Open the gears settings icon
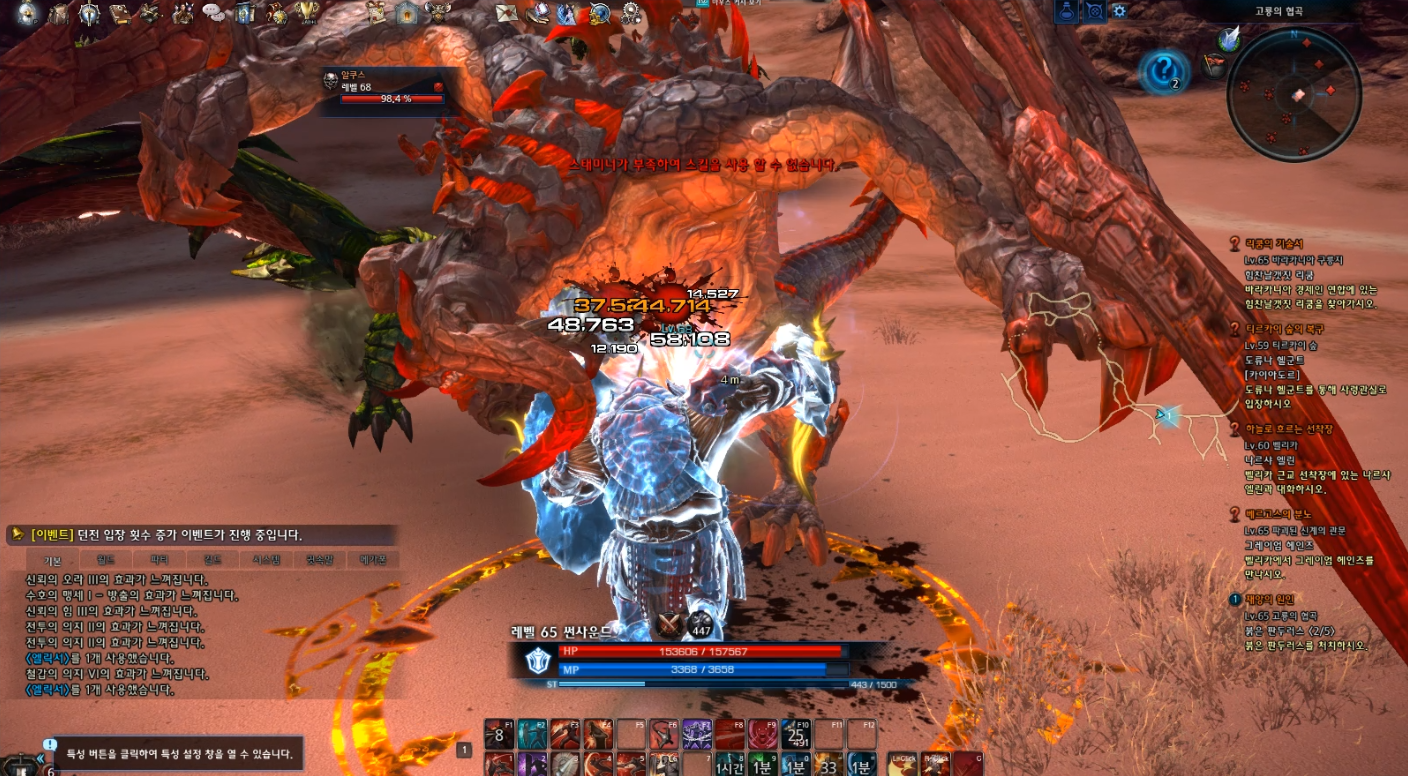Viewport: 1408px width, 776px height. coord(630,13)
